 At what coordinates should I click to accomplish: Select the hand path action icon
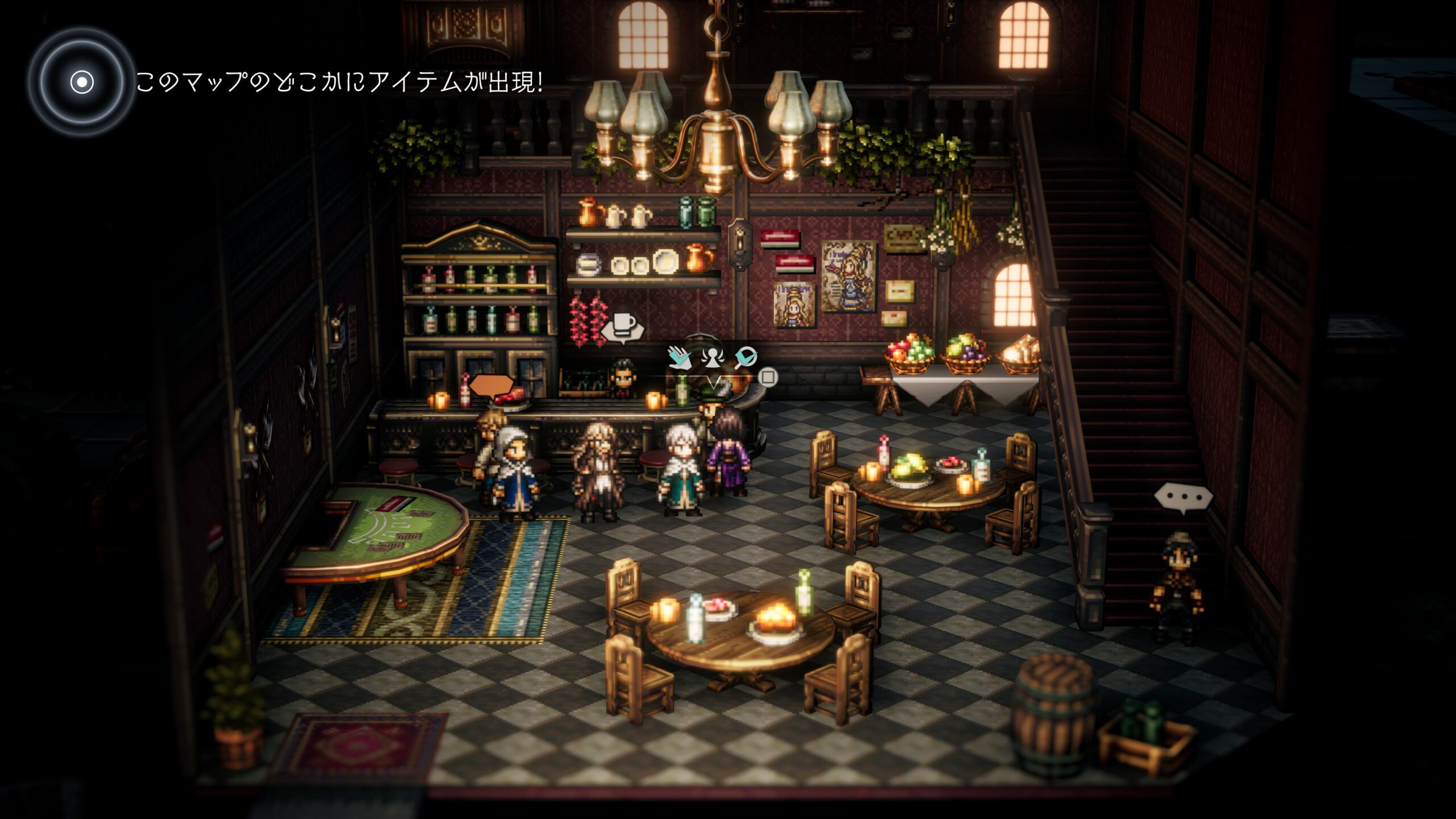click(x=679, y=357)
